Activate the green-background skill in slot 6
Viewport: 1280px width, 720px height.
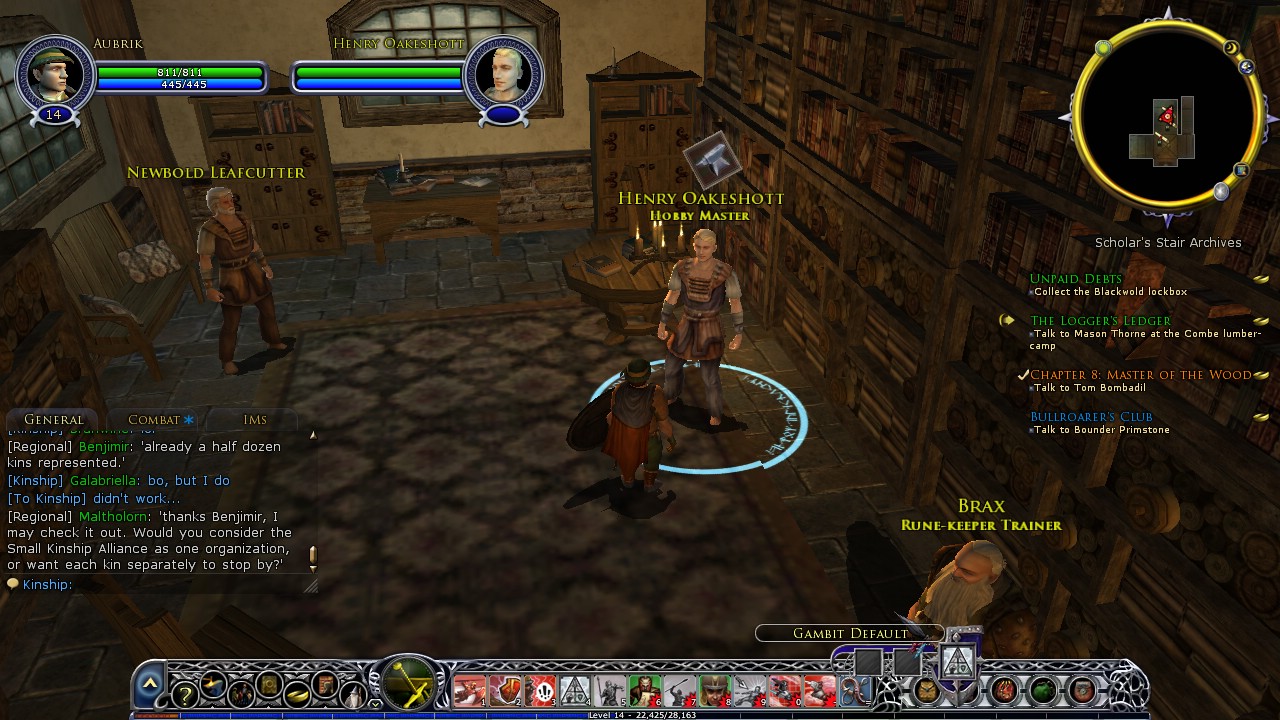coord(644,691)
